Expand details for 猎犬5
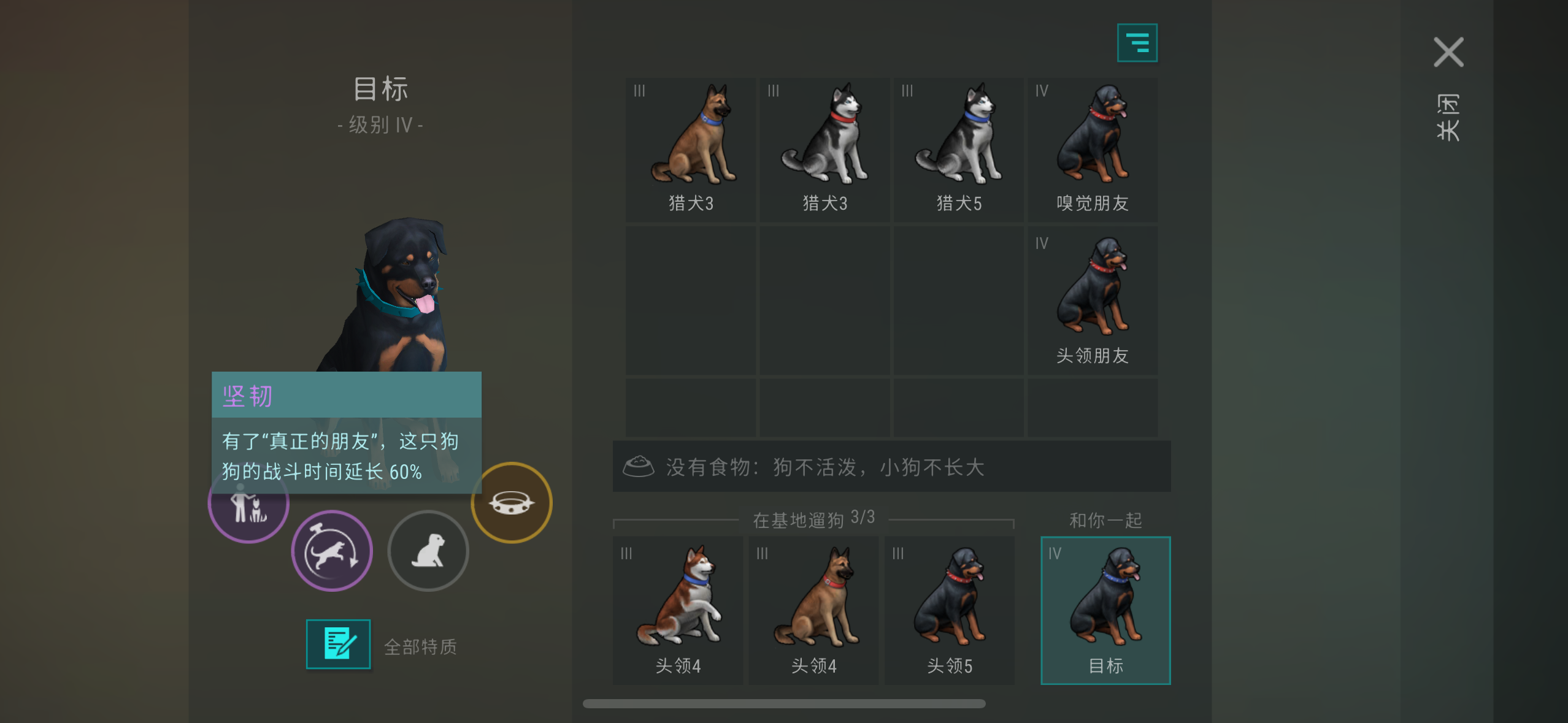1568x723 pixels. (959, 147)
